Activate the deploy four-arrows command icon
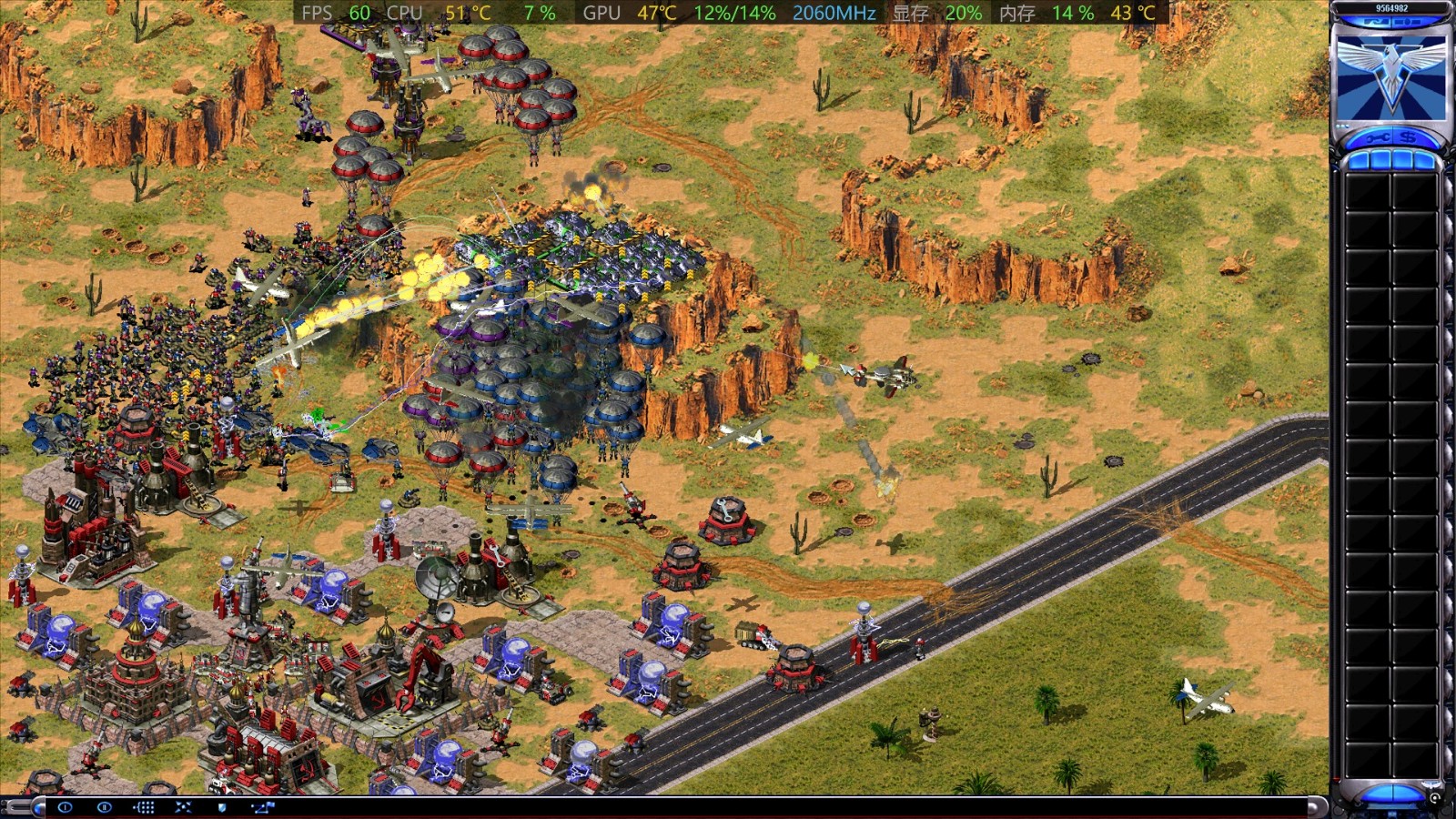1456x819 pixels. point(183,807)
